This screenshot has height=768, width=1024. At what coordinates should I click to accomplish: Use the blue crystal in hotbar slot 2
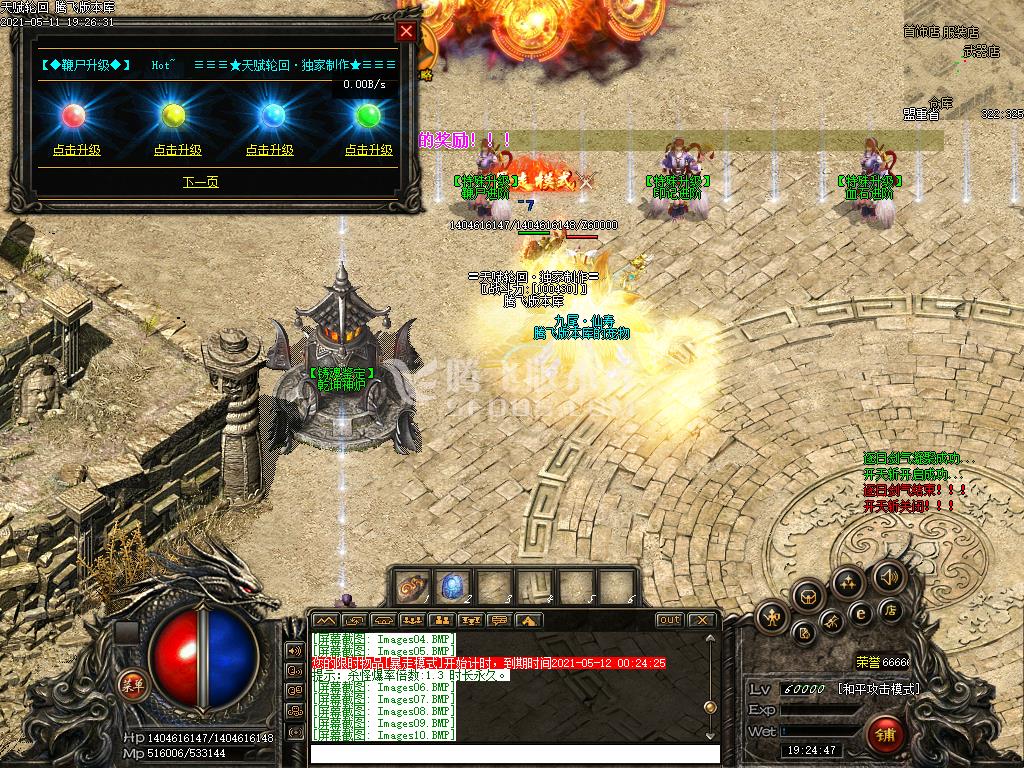coord(453,587)
